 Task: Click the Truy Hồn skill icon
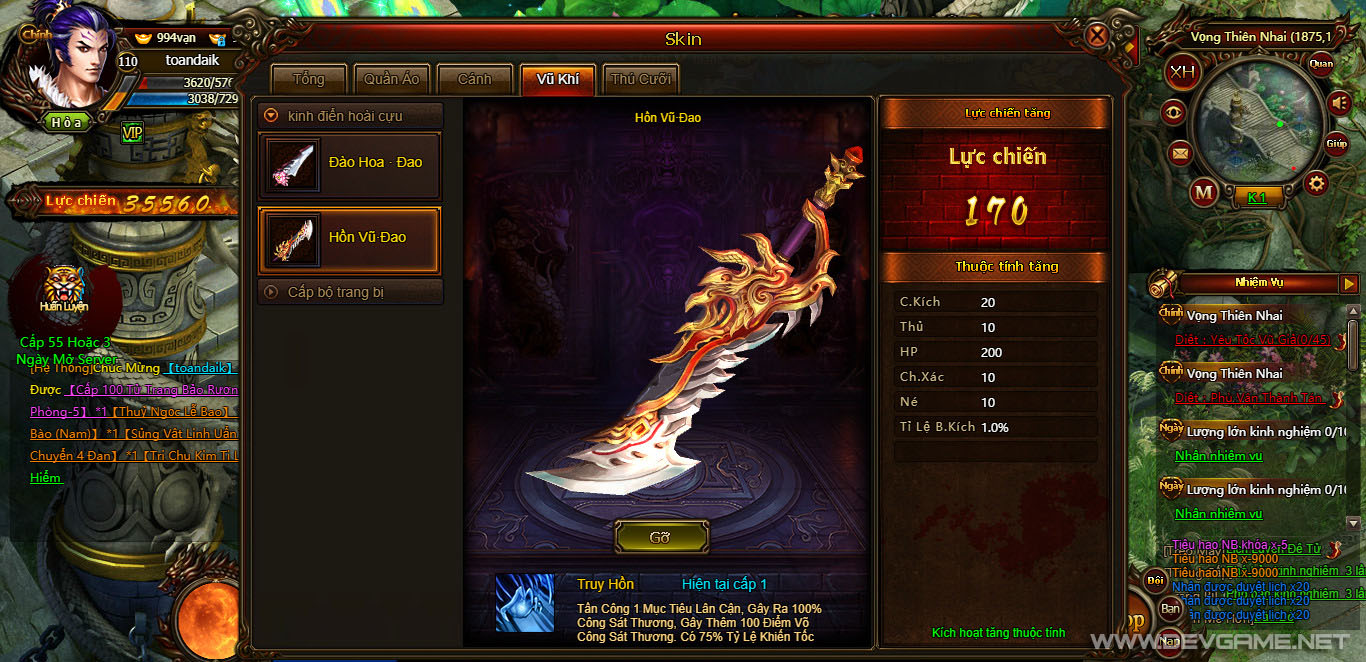pos(524,603)
